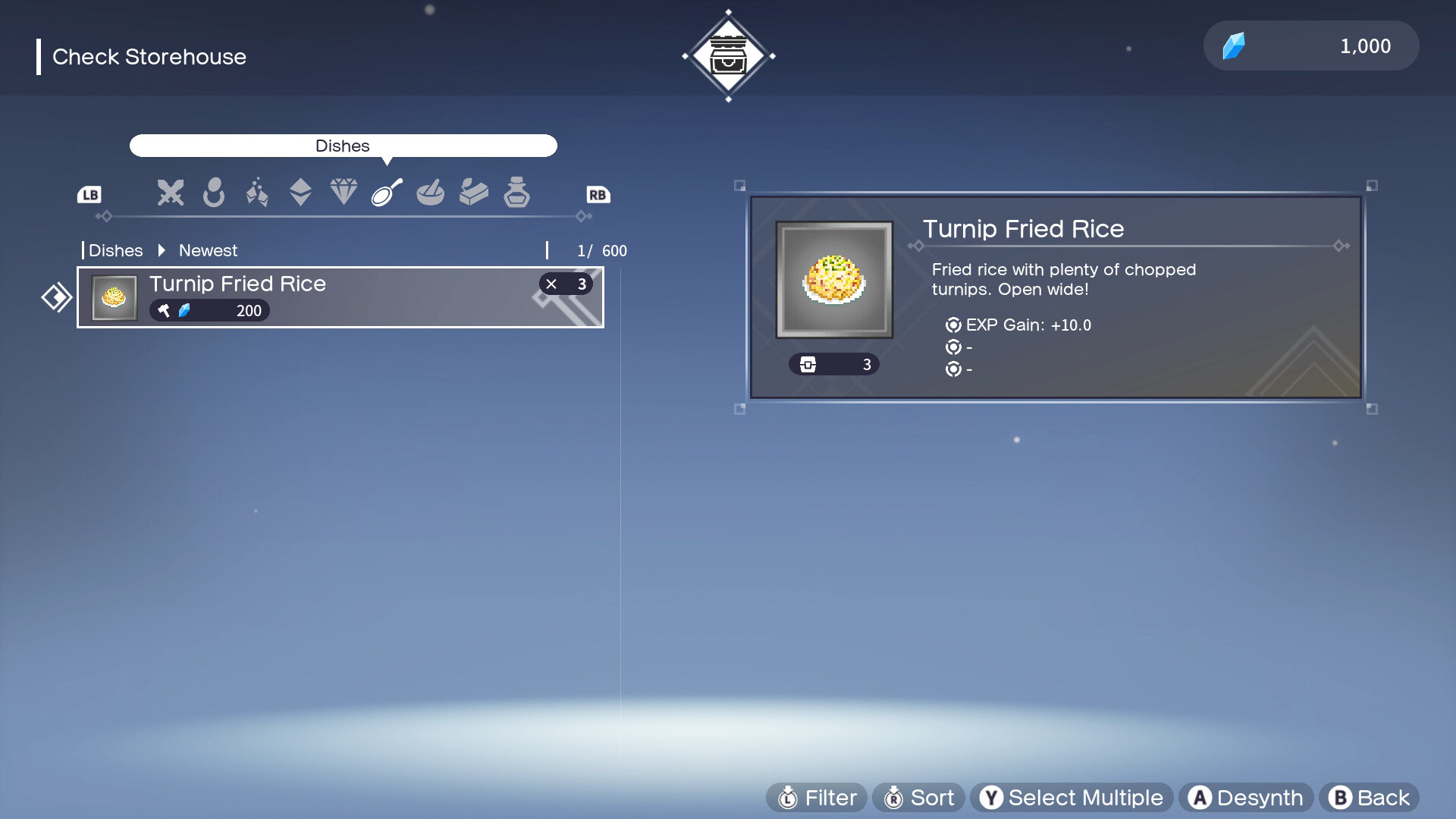Image resolution: width=1456 pixels, height=819 pixels.
Task: Select the potion bottle category icon
Action: click(517, 193)
